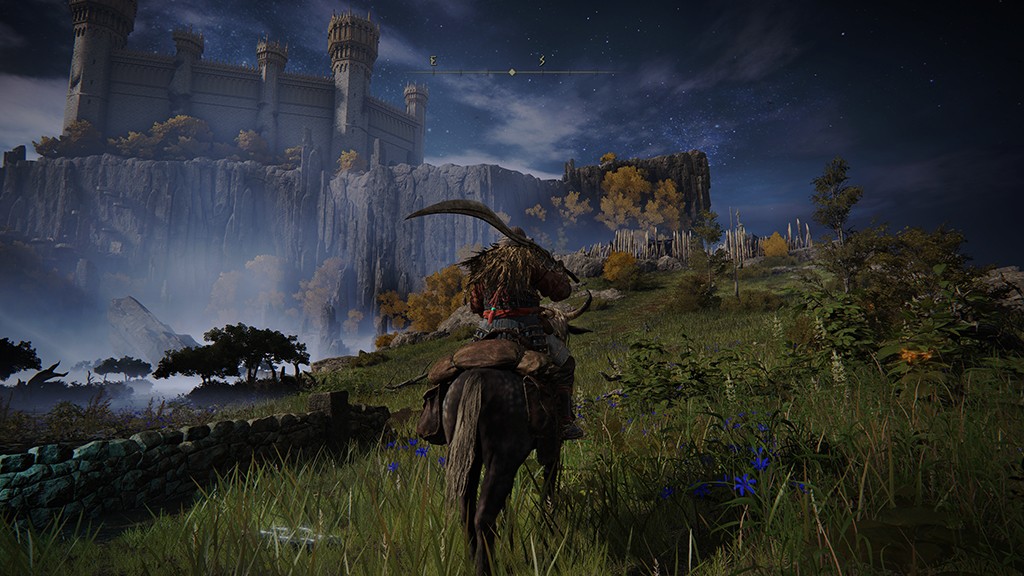Viewport: 1024px width, 576px height.
Task: Click the compass bar at top
Action: click(x=512, y=71)
